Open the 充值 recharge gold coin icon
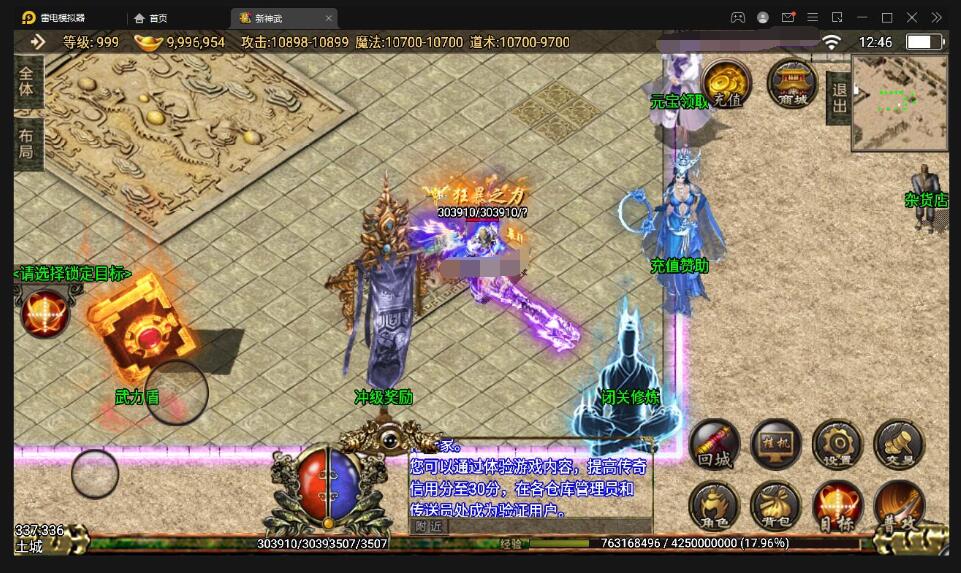 [x=727, y=83]
